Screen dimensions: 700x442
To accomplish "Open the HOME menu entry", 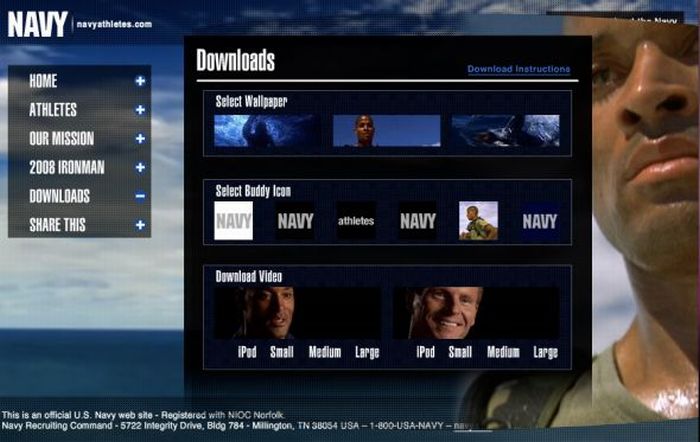I will tap(45, 81).
